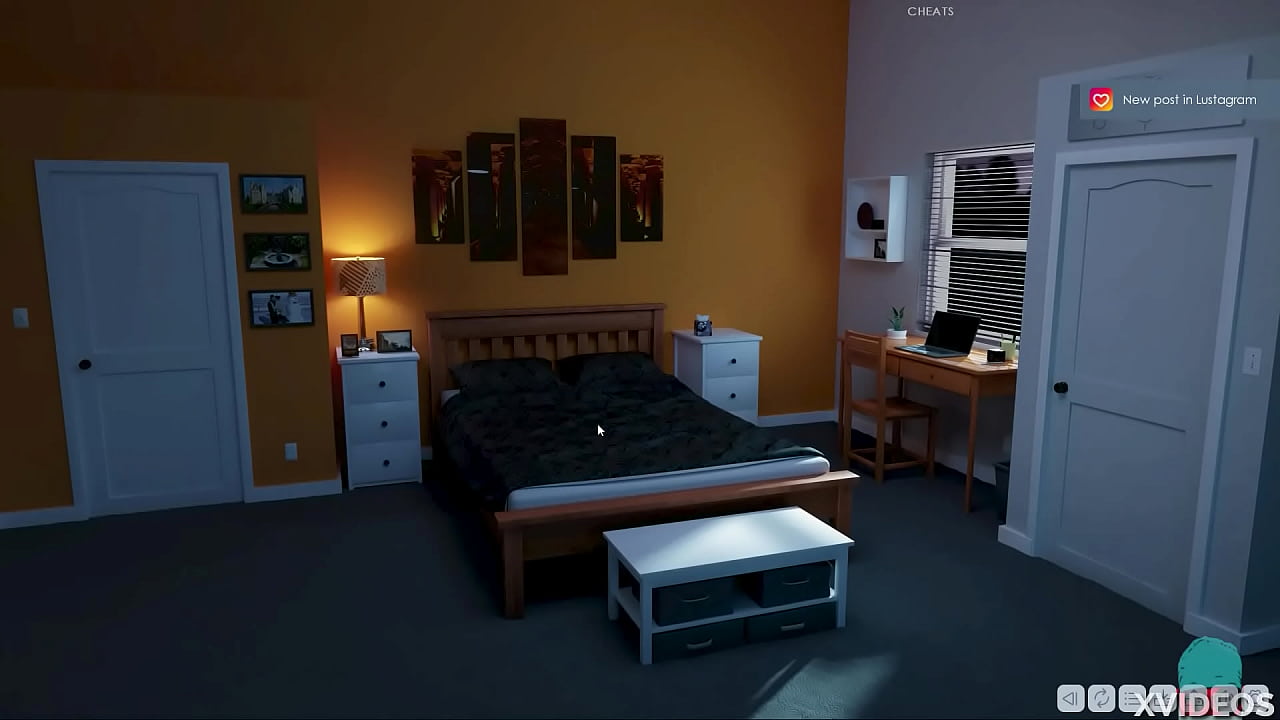Open the CHEATS menu at the top
Screen dimensions: 1280x720
pos(929,11)
